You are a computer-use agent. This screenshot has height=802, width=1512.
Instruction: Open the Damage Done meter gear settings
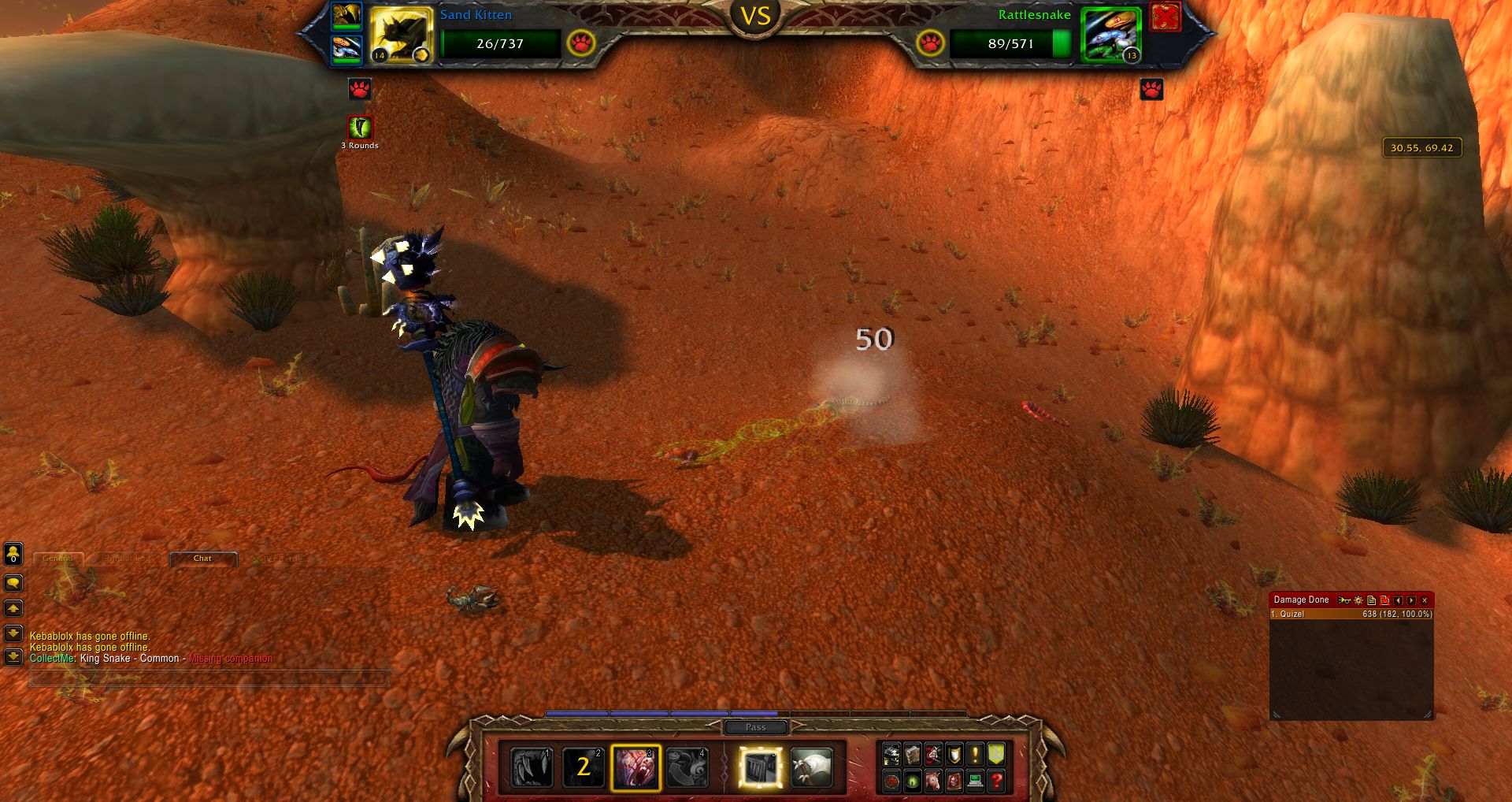tap(1358, 600)
